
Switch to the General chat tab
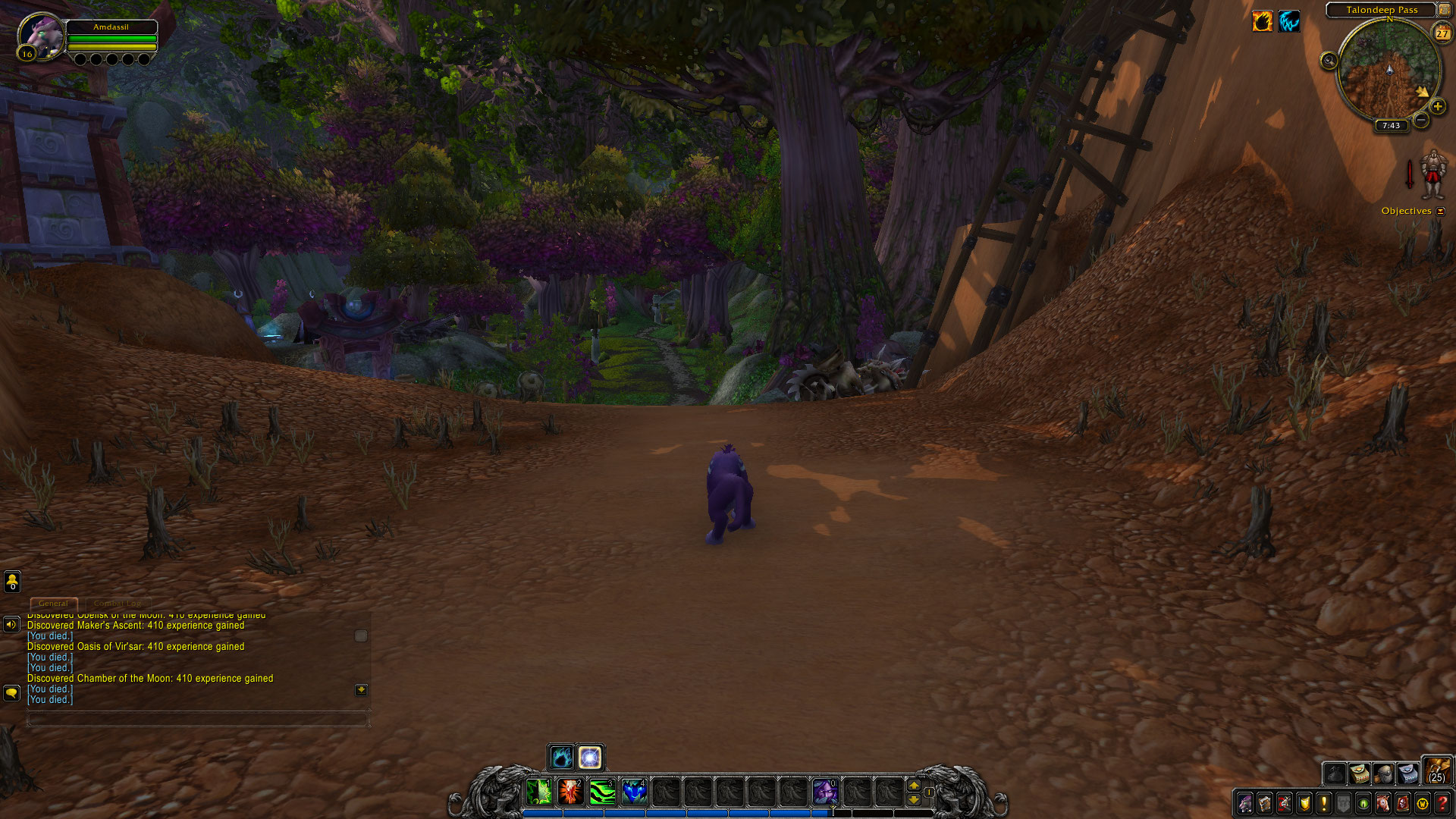53,604
